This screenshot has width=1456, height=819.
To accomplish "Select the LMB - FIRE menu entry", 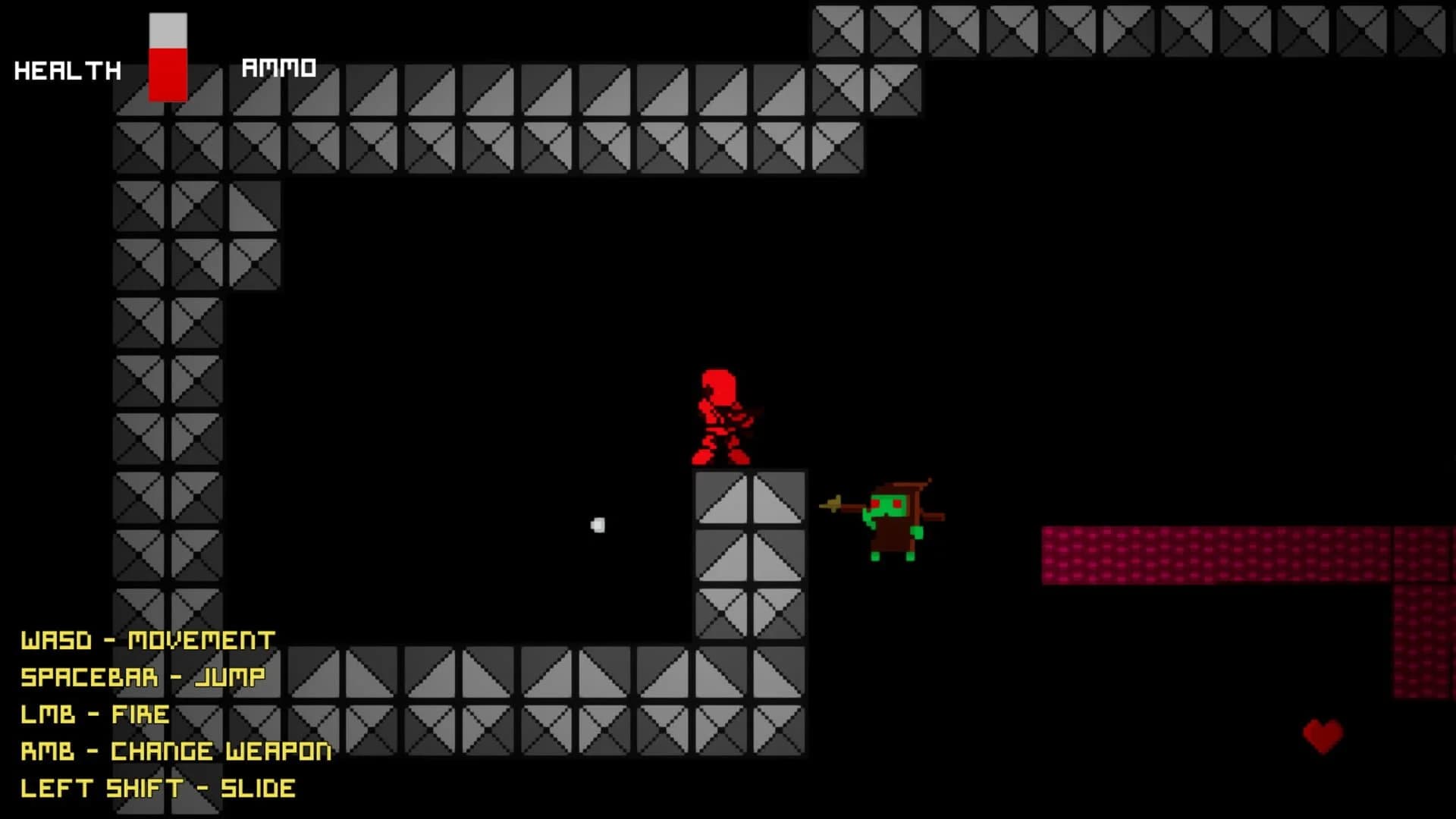I will [x=95, y=714].
